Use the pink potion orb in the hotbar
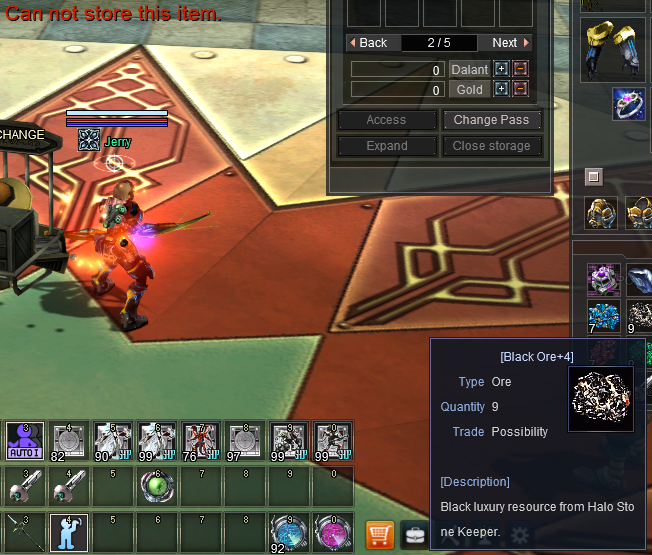 click(333, 532)
